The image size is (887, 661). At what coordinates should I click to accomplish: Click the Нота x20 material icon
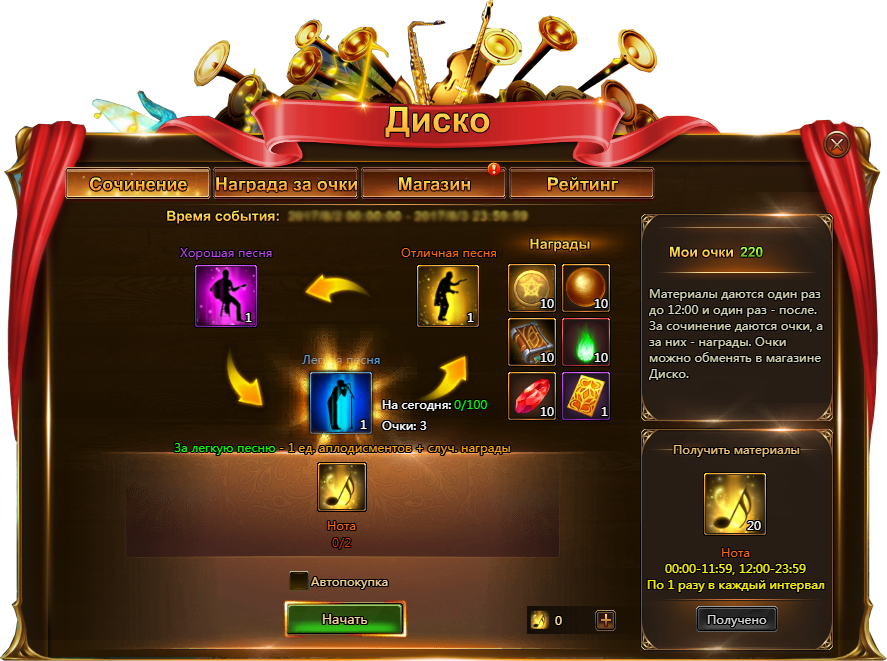click(736, 504)
